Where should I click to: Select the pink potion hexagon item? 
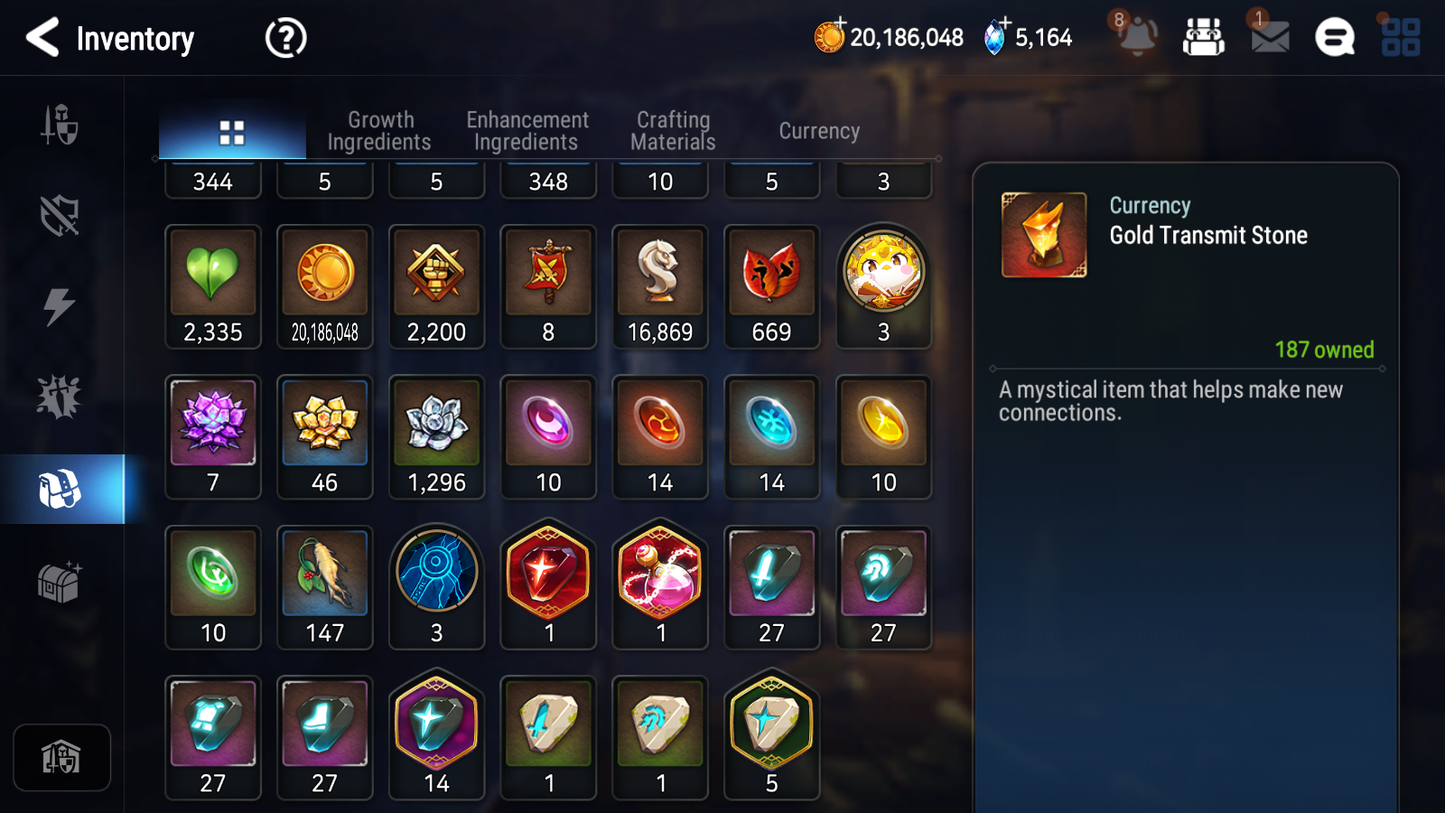(x=660, y=585)
